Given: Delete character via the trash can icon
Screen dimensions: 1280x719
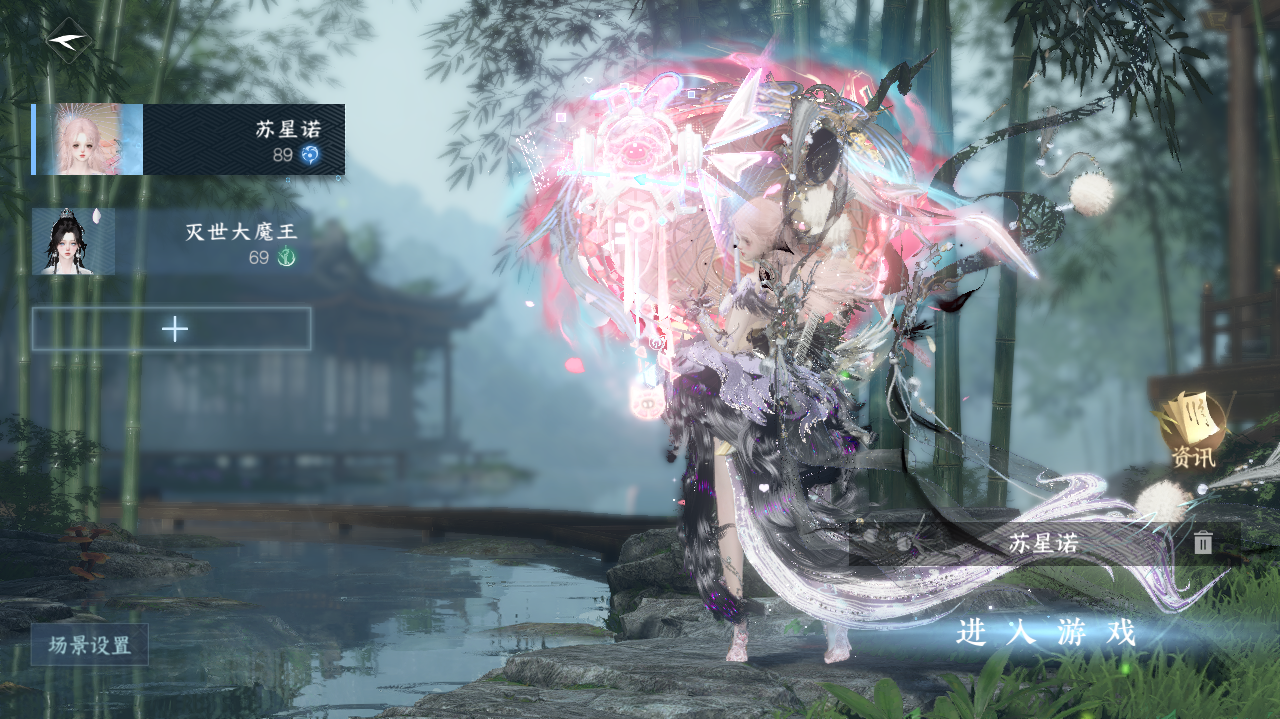Looking at the screenshot, I should (x=1203, y=543).
